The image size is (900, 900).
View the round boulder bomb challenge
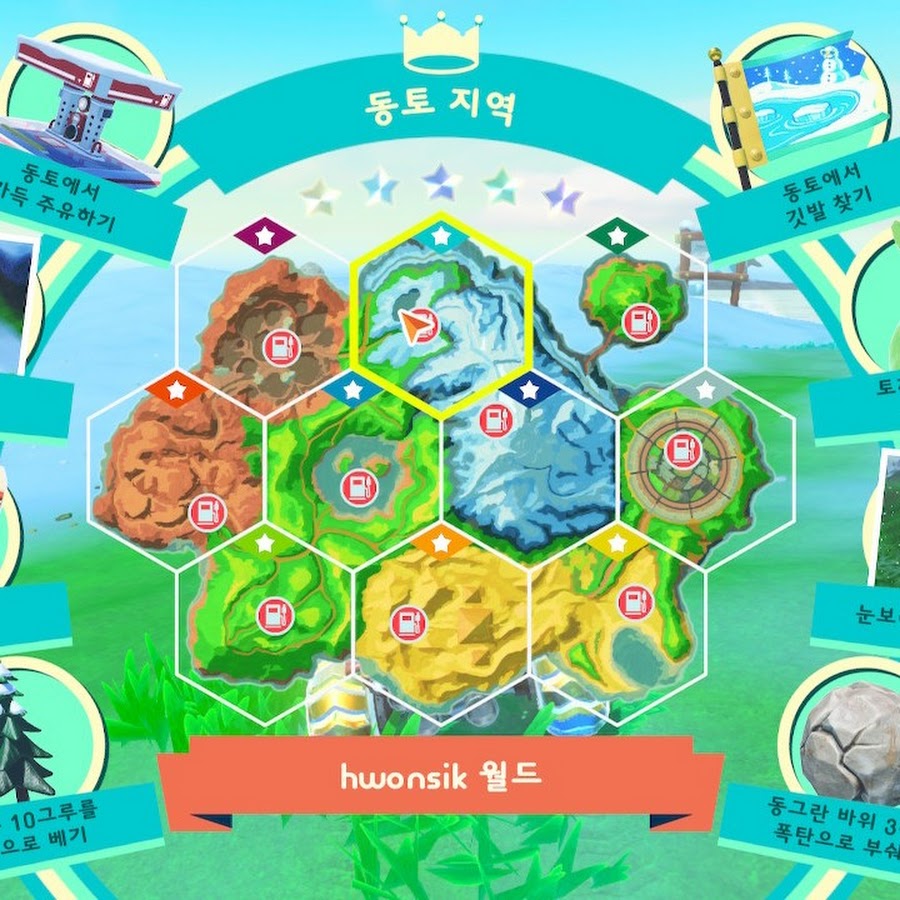pos(840,770)
